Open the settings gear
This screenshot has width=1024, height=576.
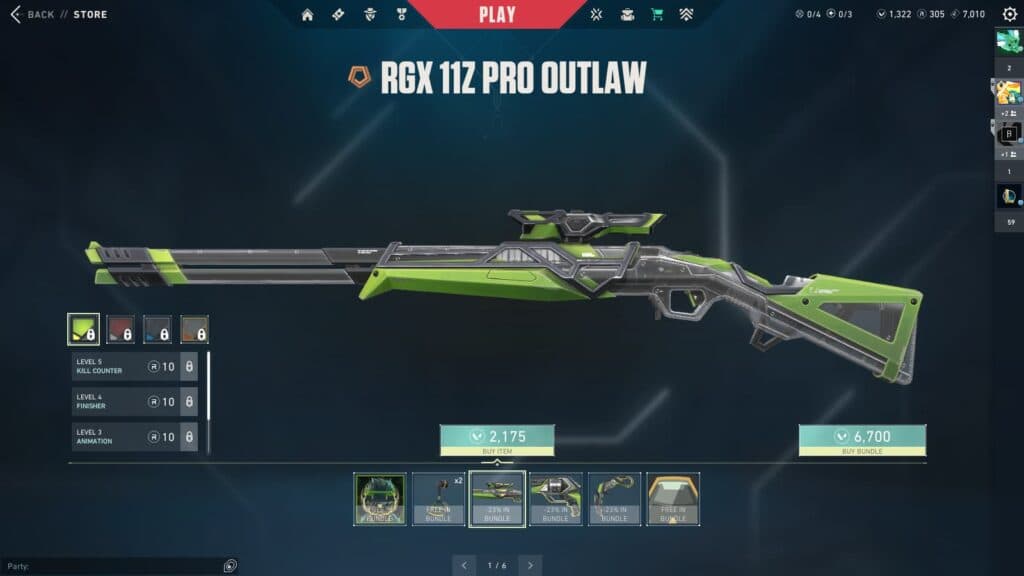pos(1009,14)
